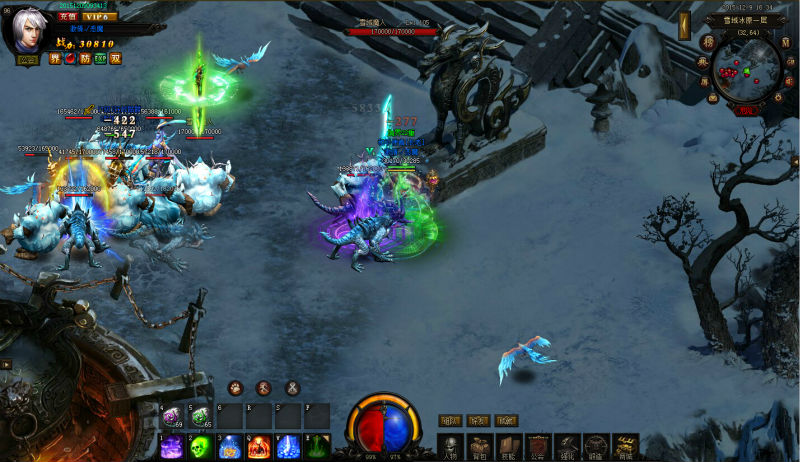Image resolution: width=800 pixels, height=462 pixels.
Task: Open the 充值 recharge button
Action: (x=68, y=17)
